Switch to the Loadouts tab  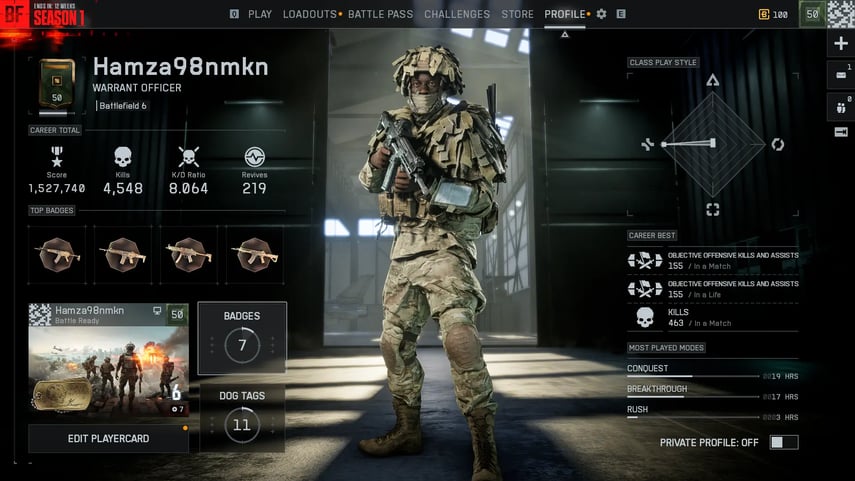coord(310,14)
